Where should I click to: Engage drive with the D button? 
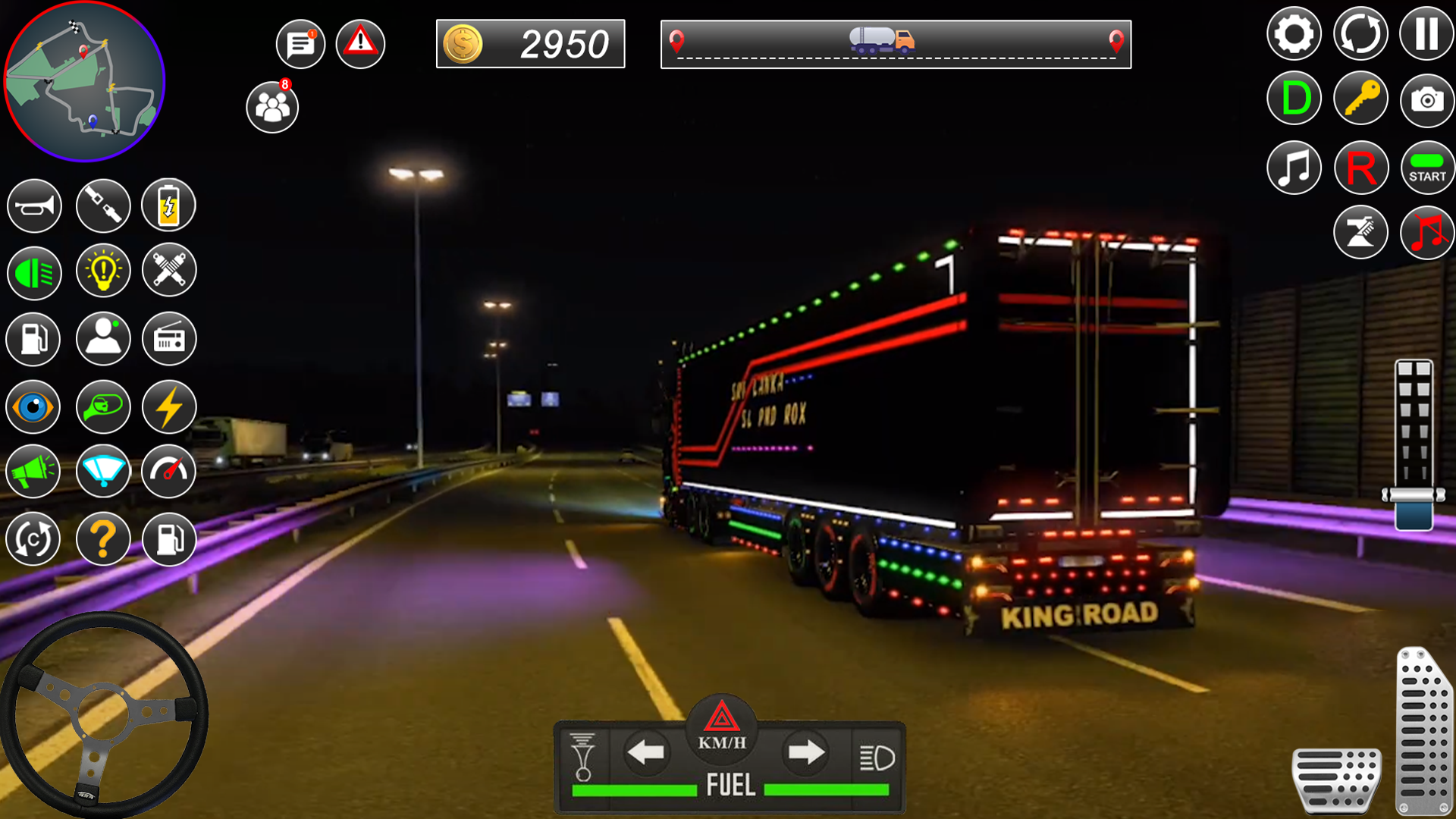click(1294, 98)
